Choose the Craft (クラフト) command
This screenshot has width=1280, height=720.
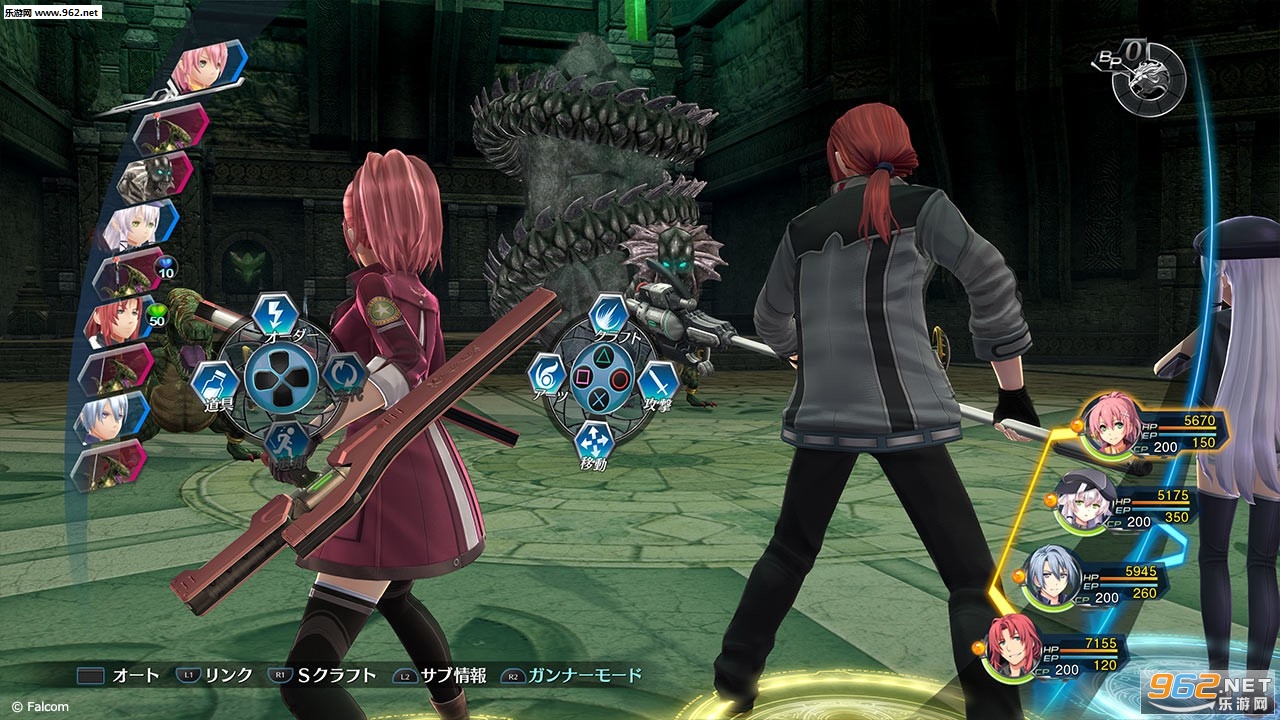click(x=608, y=315)
